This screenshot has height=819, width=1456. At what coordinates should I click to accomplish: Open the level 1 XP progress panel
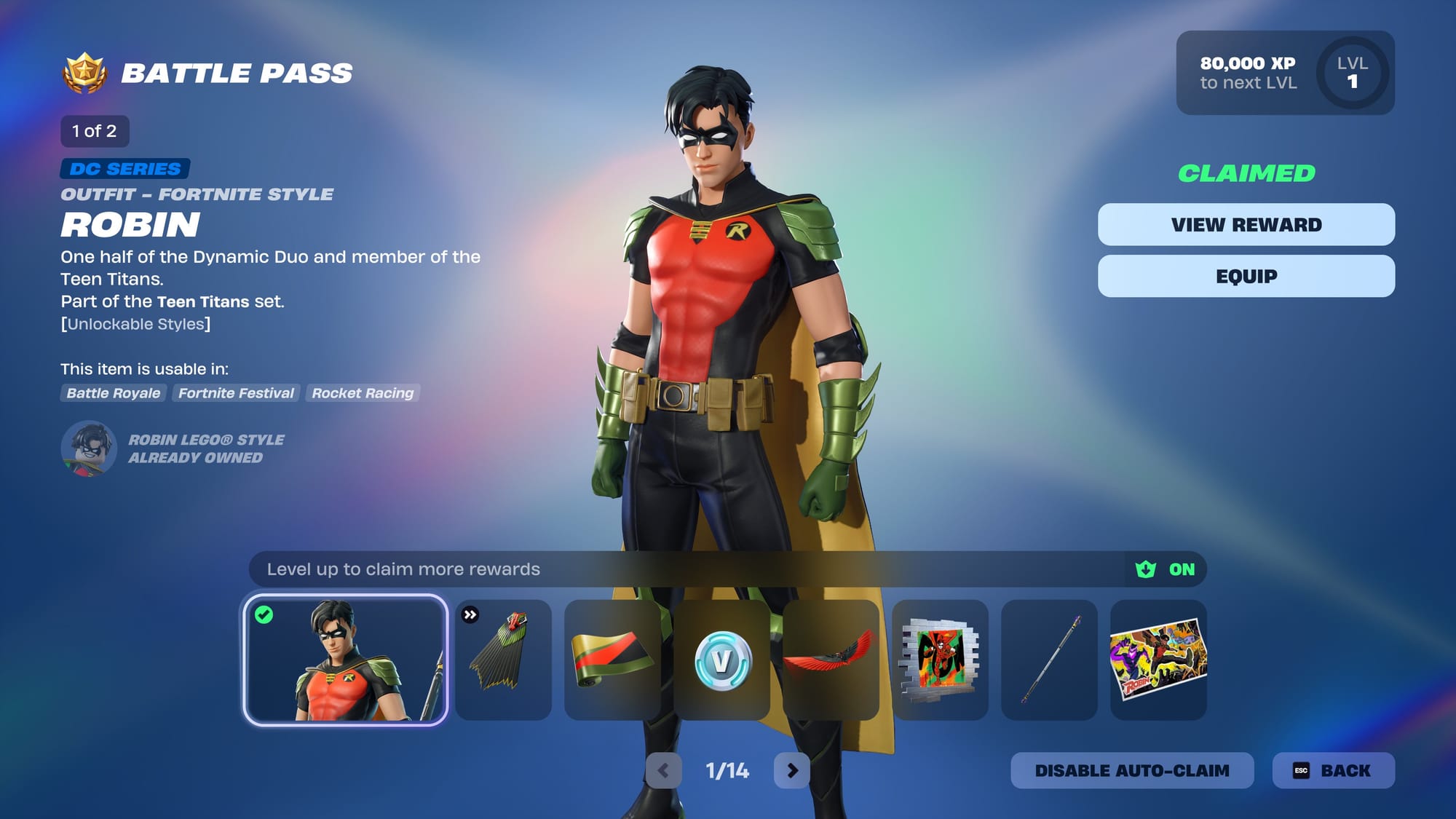tap(1285, 73)
